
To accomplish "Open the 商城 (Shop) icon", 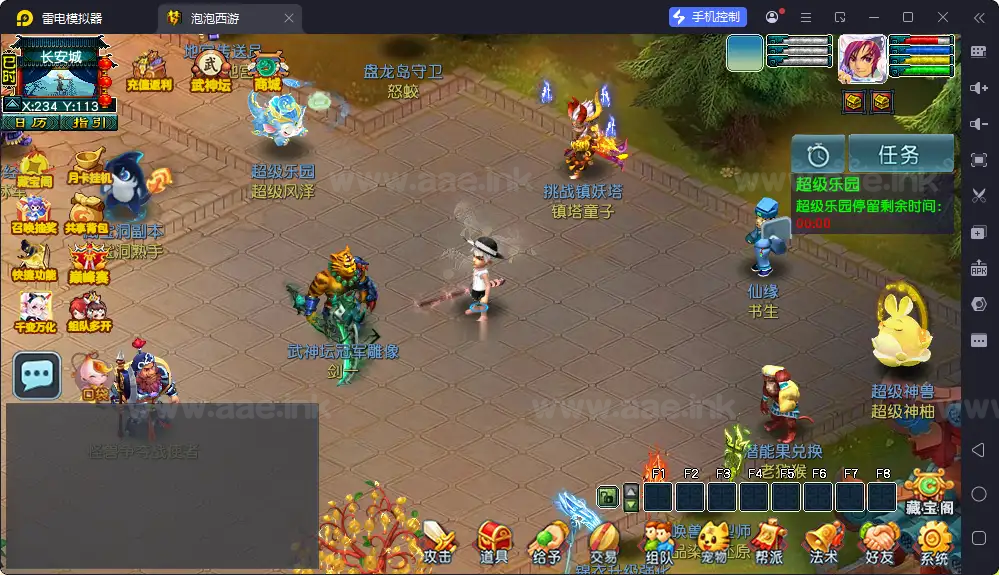I will 267,72.
